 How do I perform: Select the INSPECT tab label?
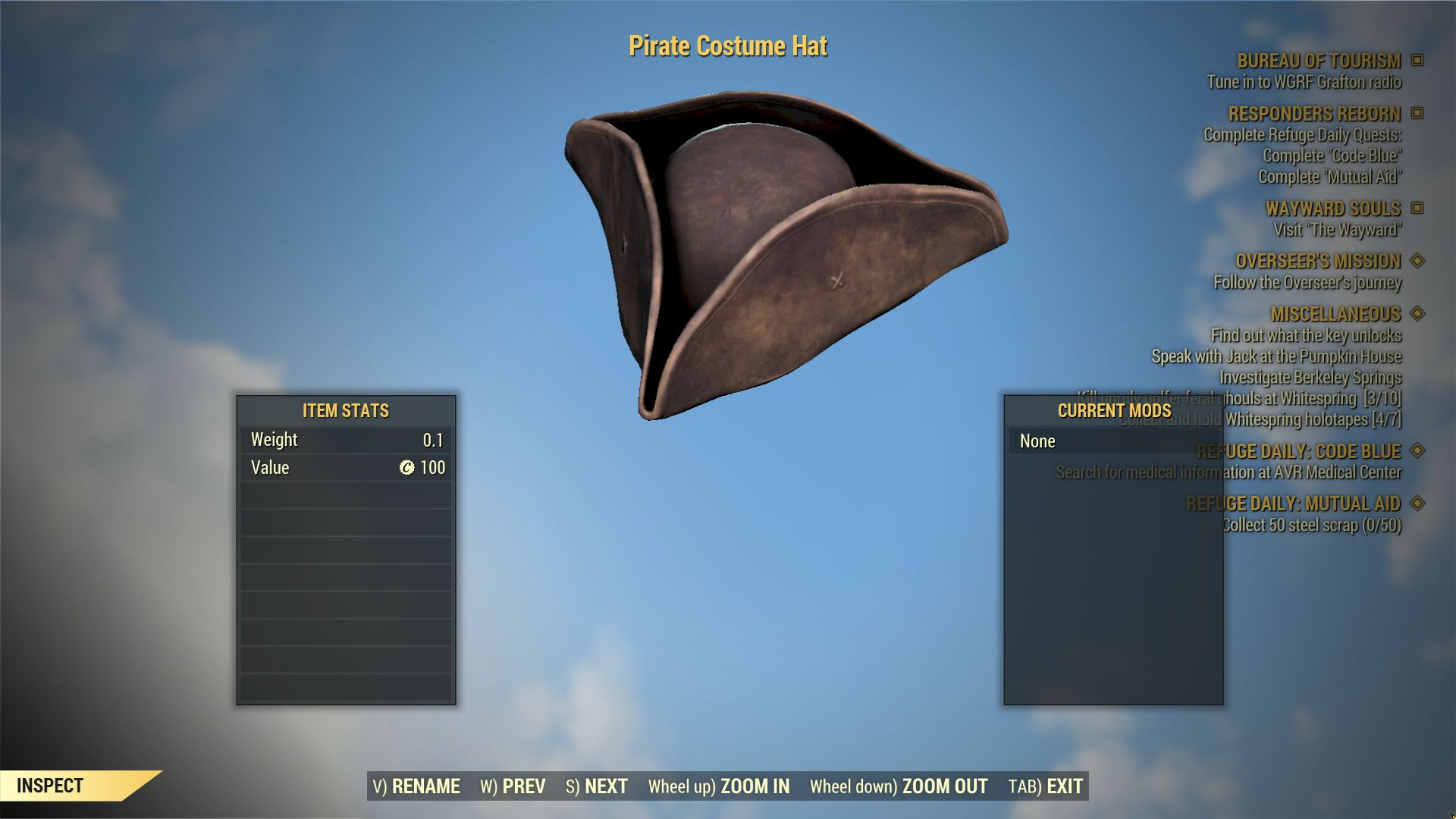pos(51,786)
